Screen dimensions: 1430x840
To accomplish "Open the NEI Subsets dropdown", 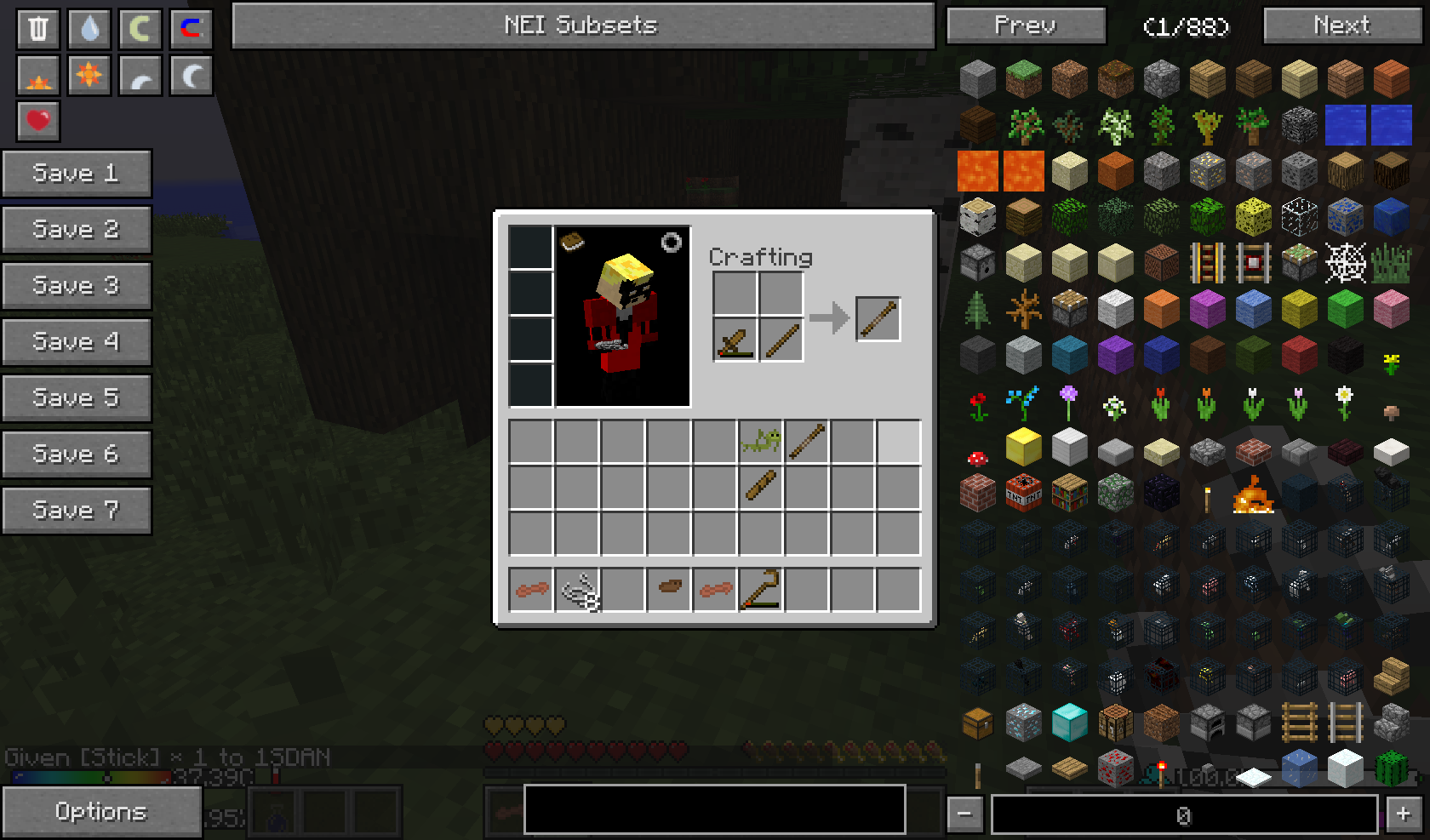I will coord(582,26).
